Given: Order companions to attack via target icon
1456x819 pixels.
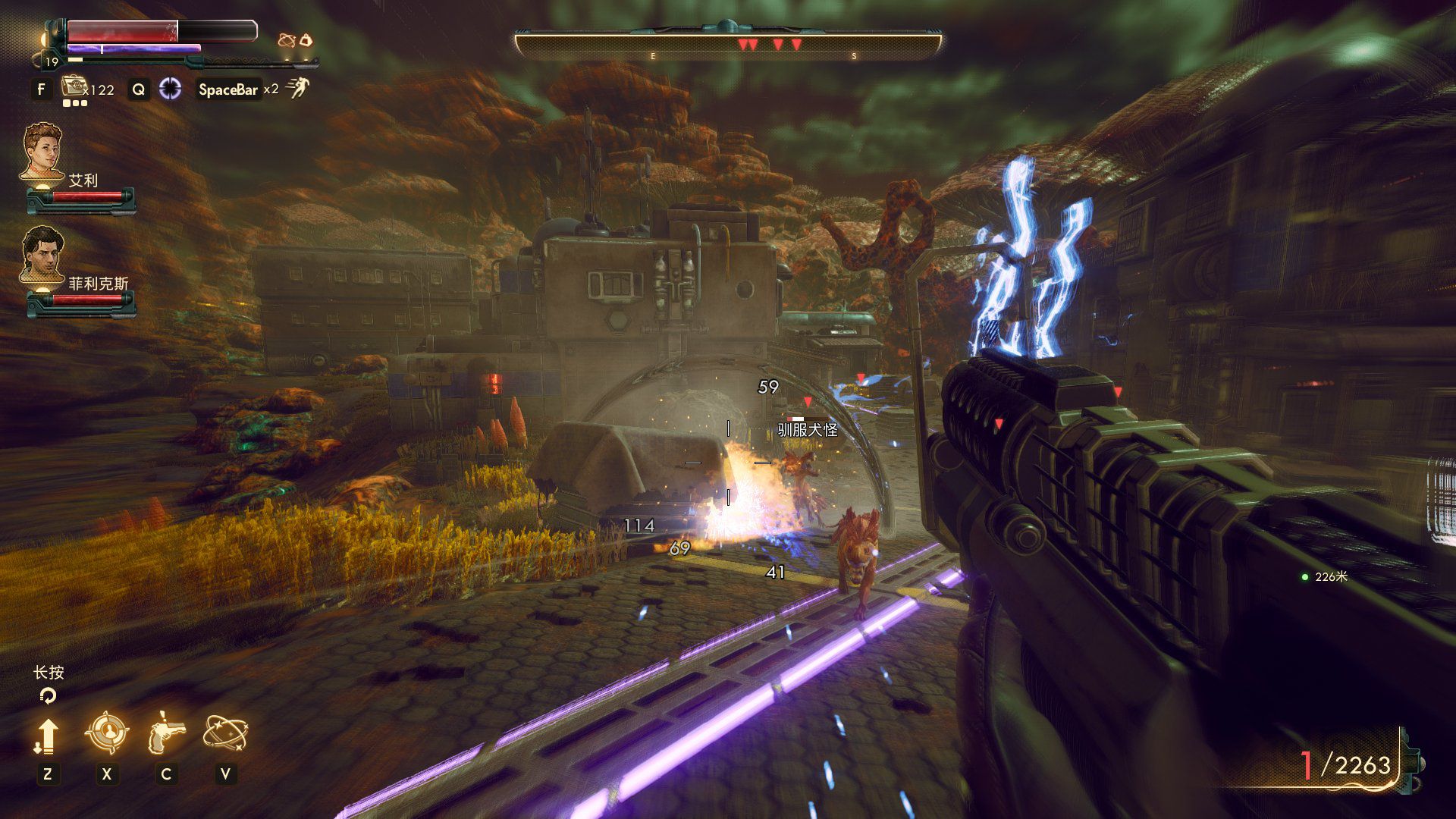Looking at the screenshot, I should (106, 733).
